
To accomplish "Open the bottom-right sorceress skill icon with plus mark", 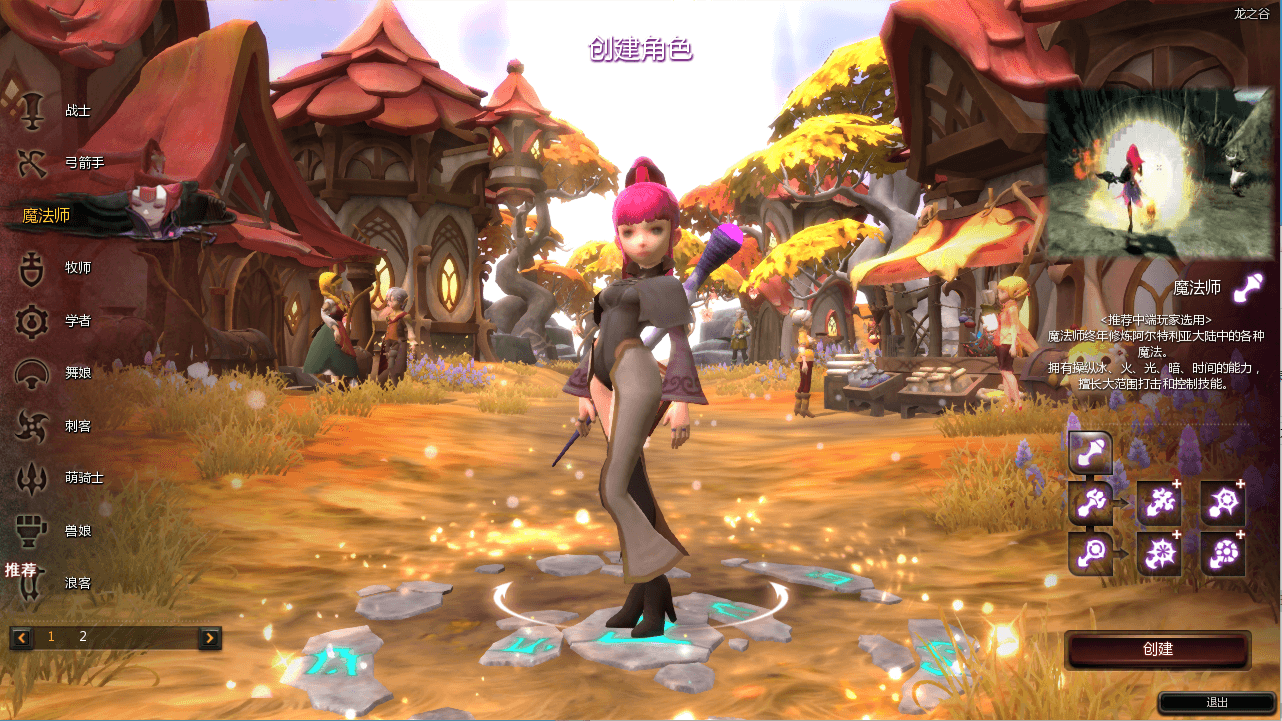I will click(1222, 551).
